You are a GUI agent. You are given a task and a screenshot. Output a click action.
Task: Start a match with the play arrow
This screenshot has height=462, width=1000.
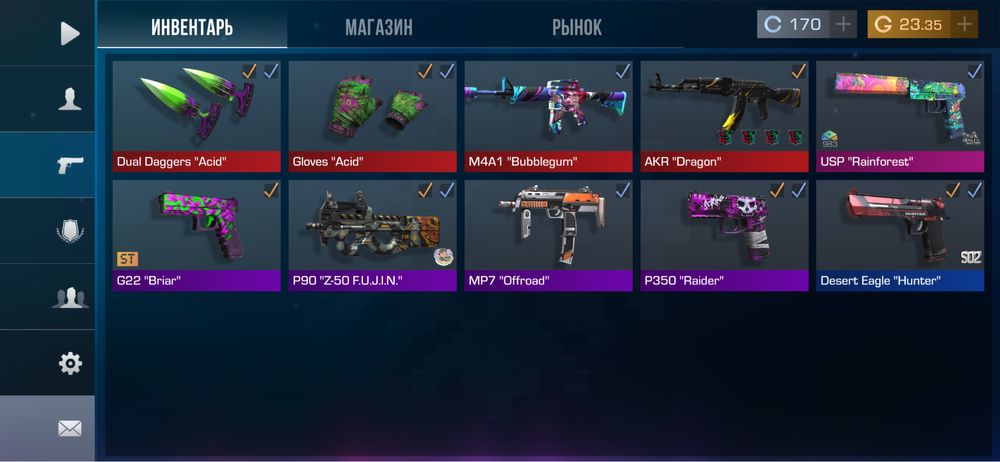pos(69,33)
